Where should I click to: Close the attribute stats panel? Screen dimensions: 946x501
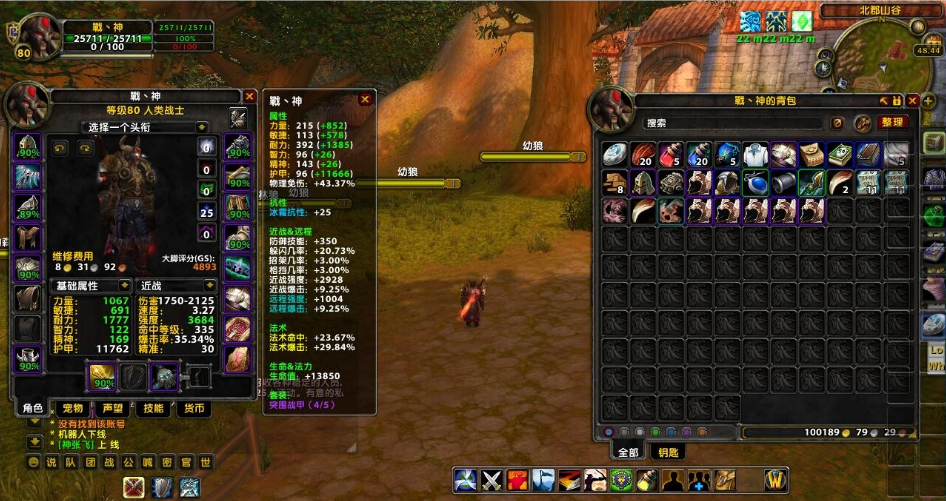click(x=365, y=99)
